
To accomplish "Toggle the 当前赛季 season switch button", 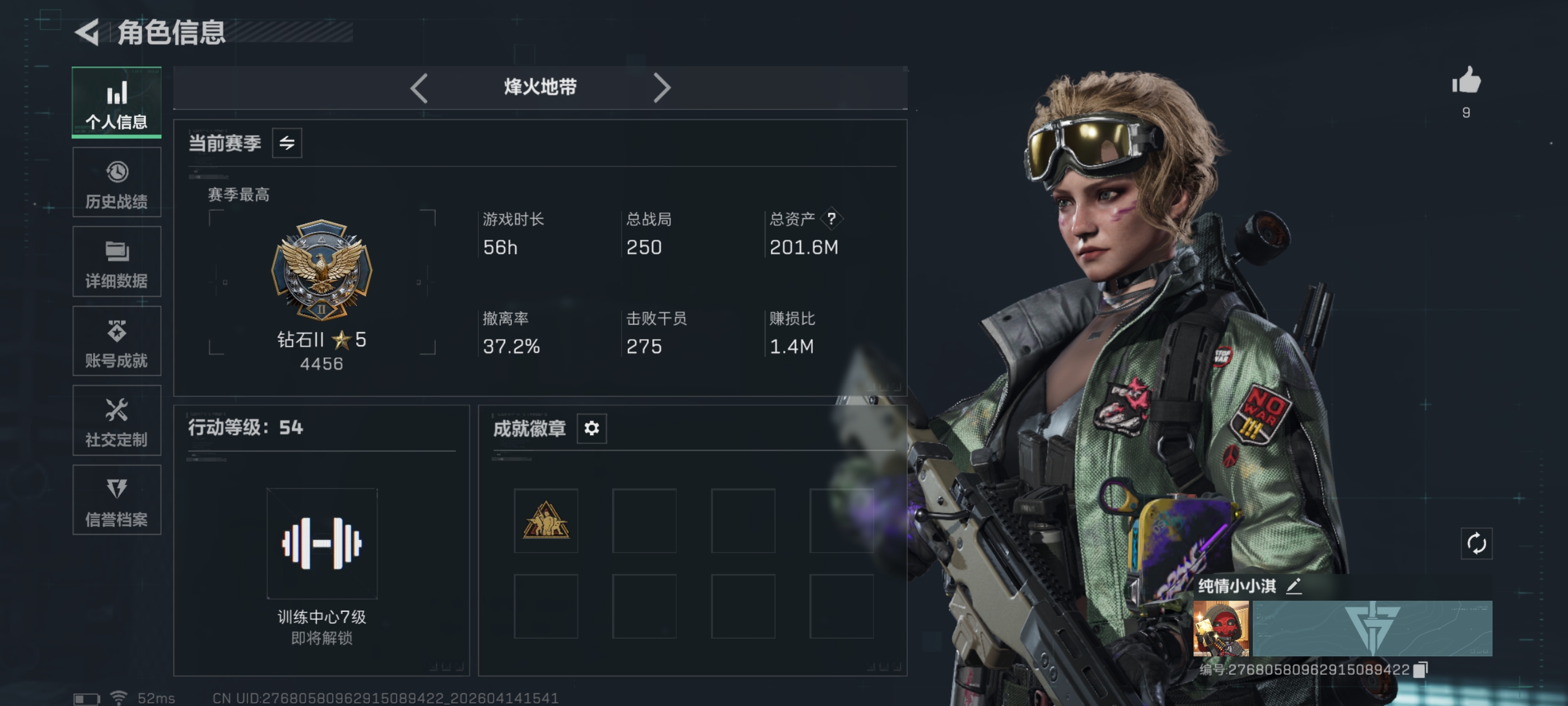I will pyautogui.click(x=287, y=143).
